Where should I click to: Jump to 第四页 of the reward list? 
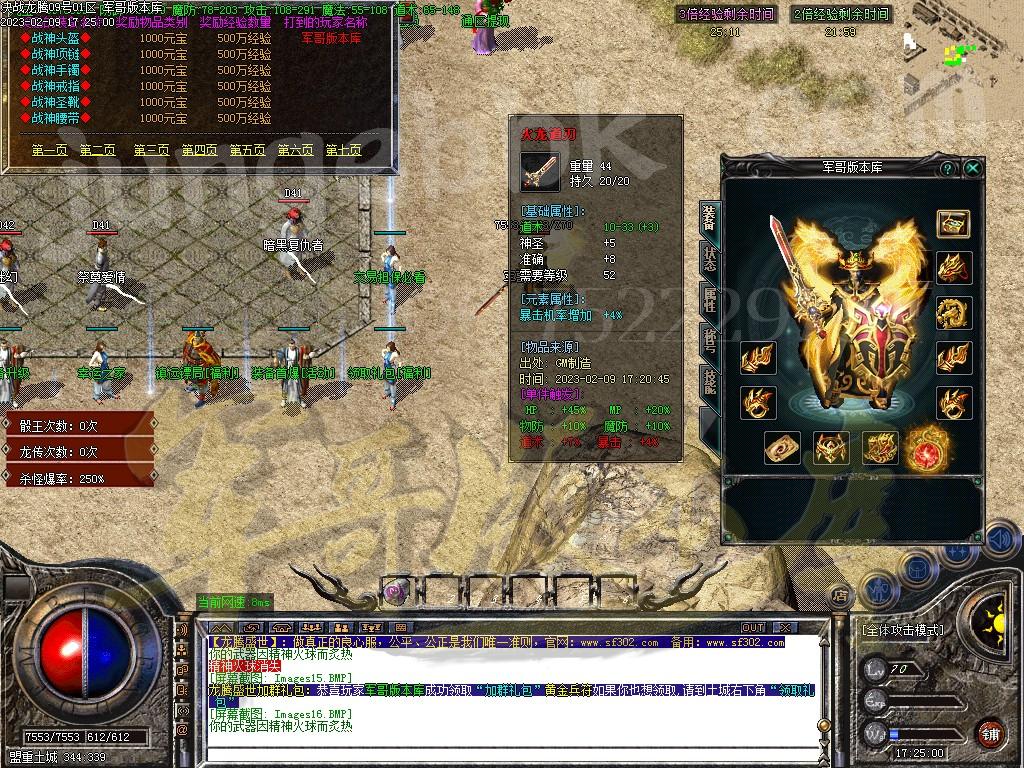(x=199, y=150)
